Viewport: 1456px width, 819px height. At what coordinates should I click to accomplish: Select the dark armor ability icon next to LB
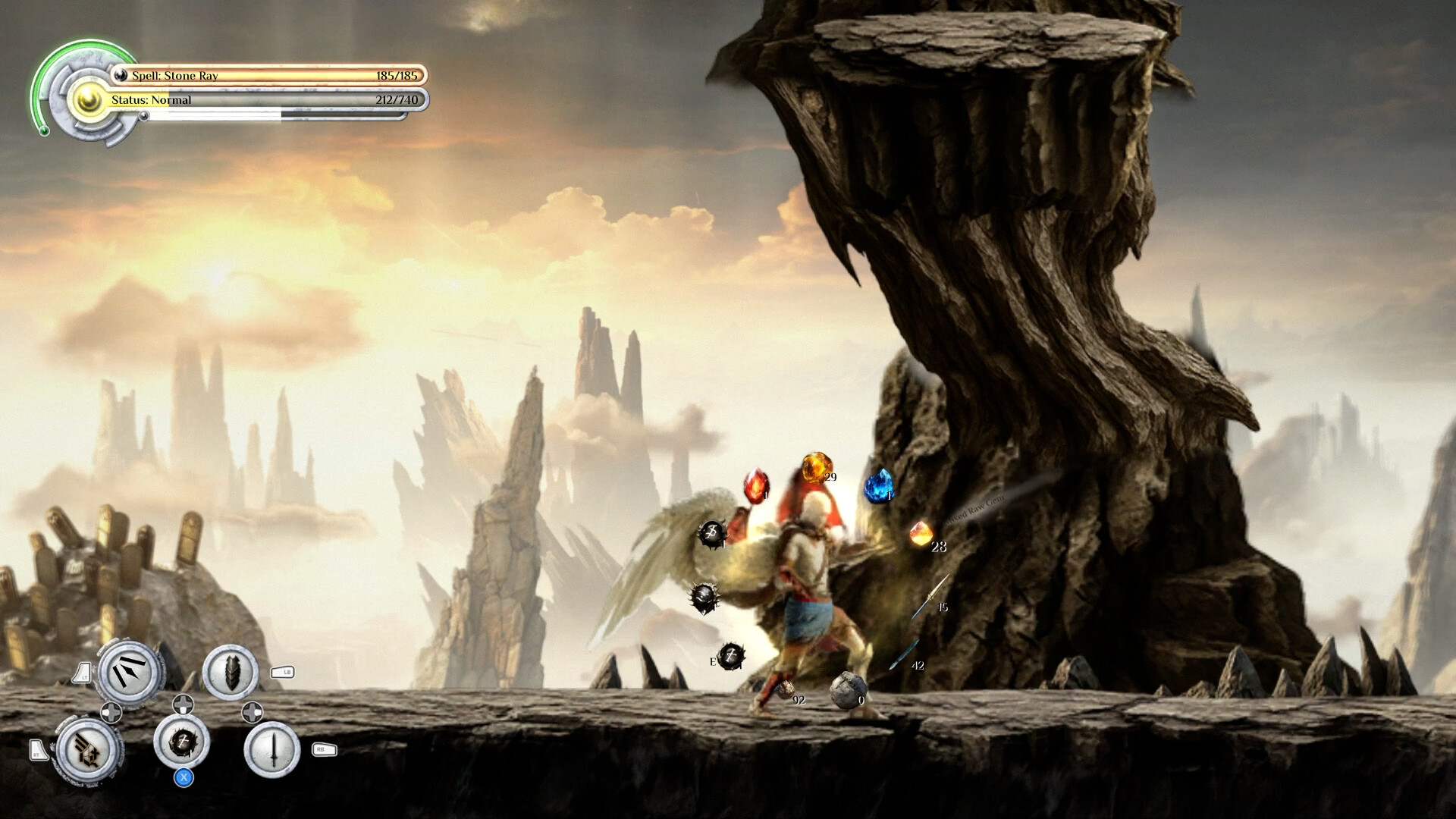[231, 672]
